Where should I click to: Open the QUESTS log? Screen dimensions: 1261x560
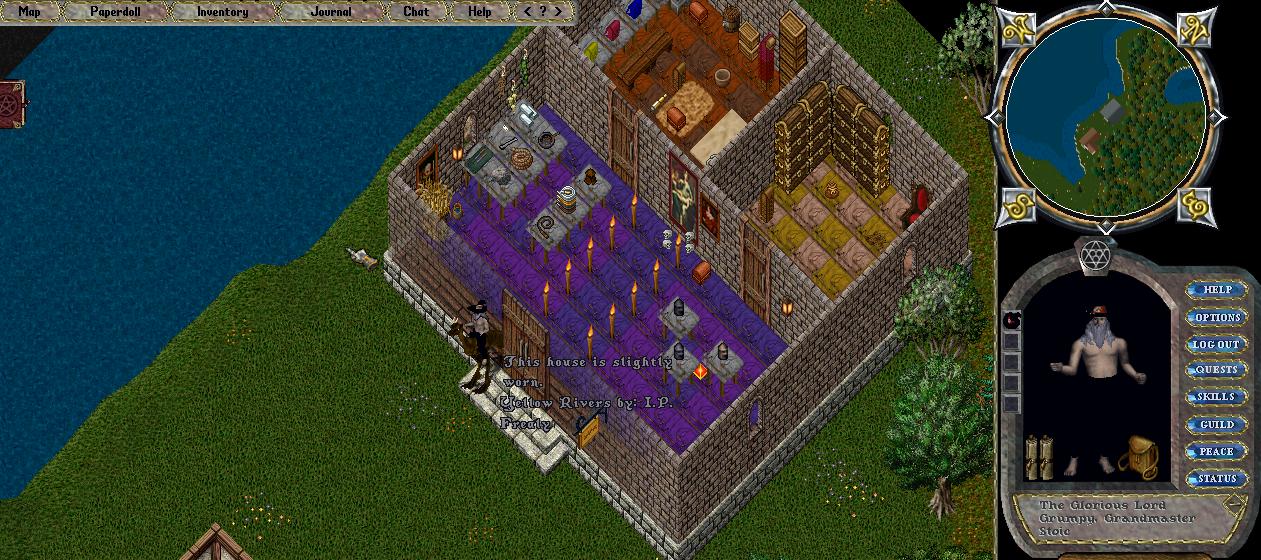[x=1216, y=370]
